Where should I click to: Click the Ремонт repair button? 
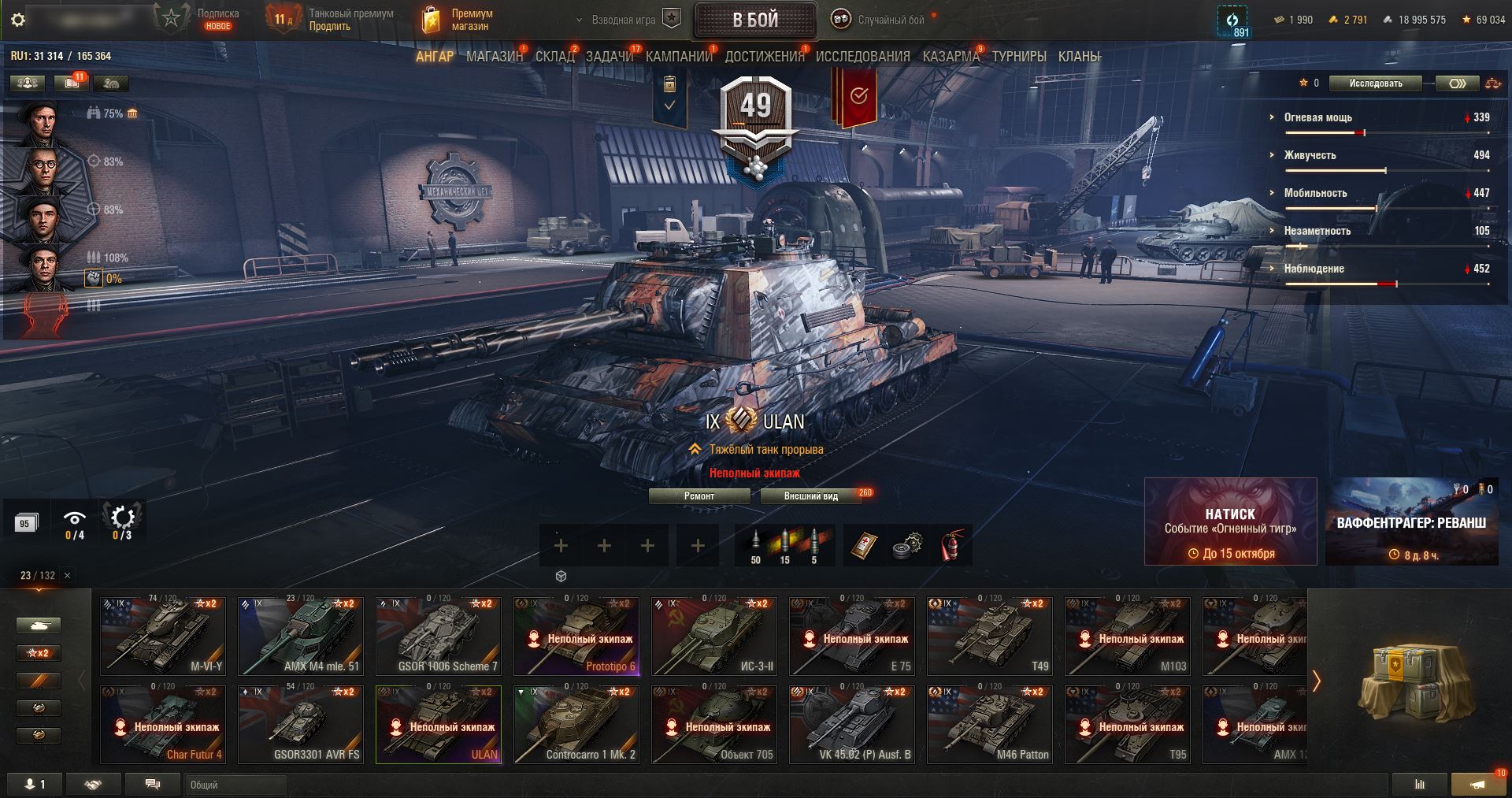(x=699, y=496)
